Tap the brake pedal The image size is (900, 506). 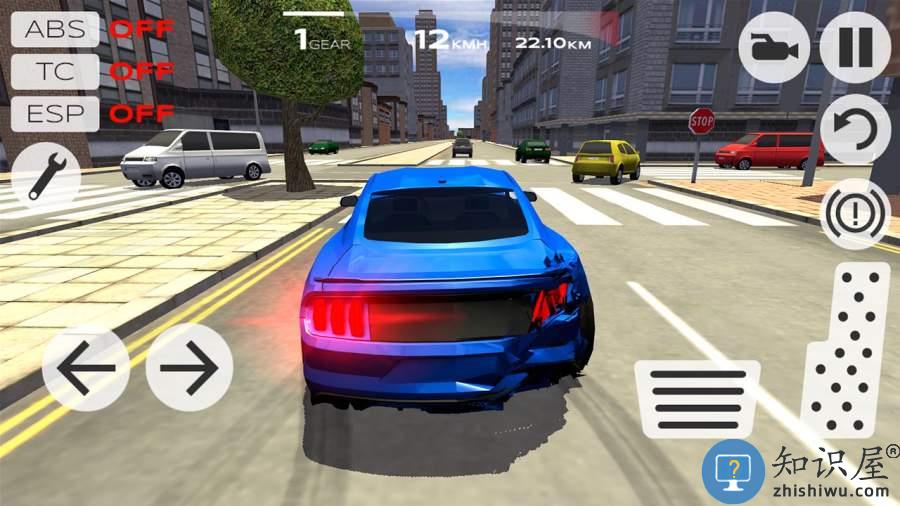coord(697,398)
